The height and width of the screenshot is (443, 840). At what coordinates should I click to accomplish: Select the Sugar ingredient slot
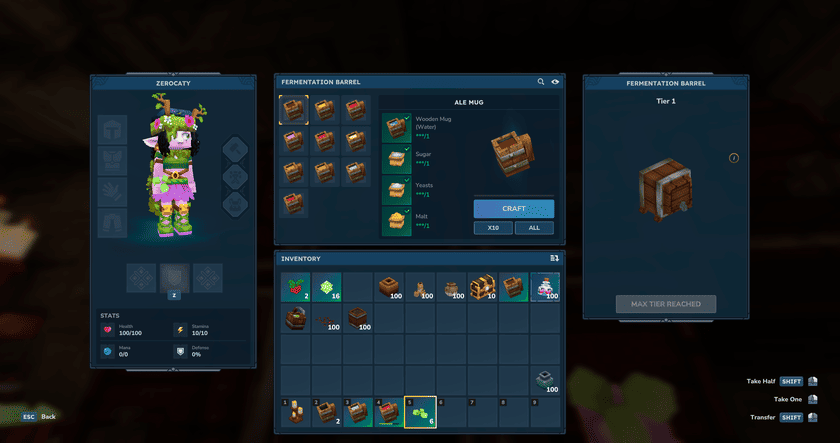pos(397,158)
